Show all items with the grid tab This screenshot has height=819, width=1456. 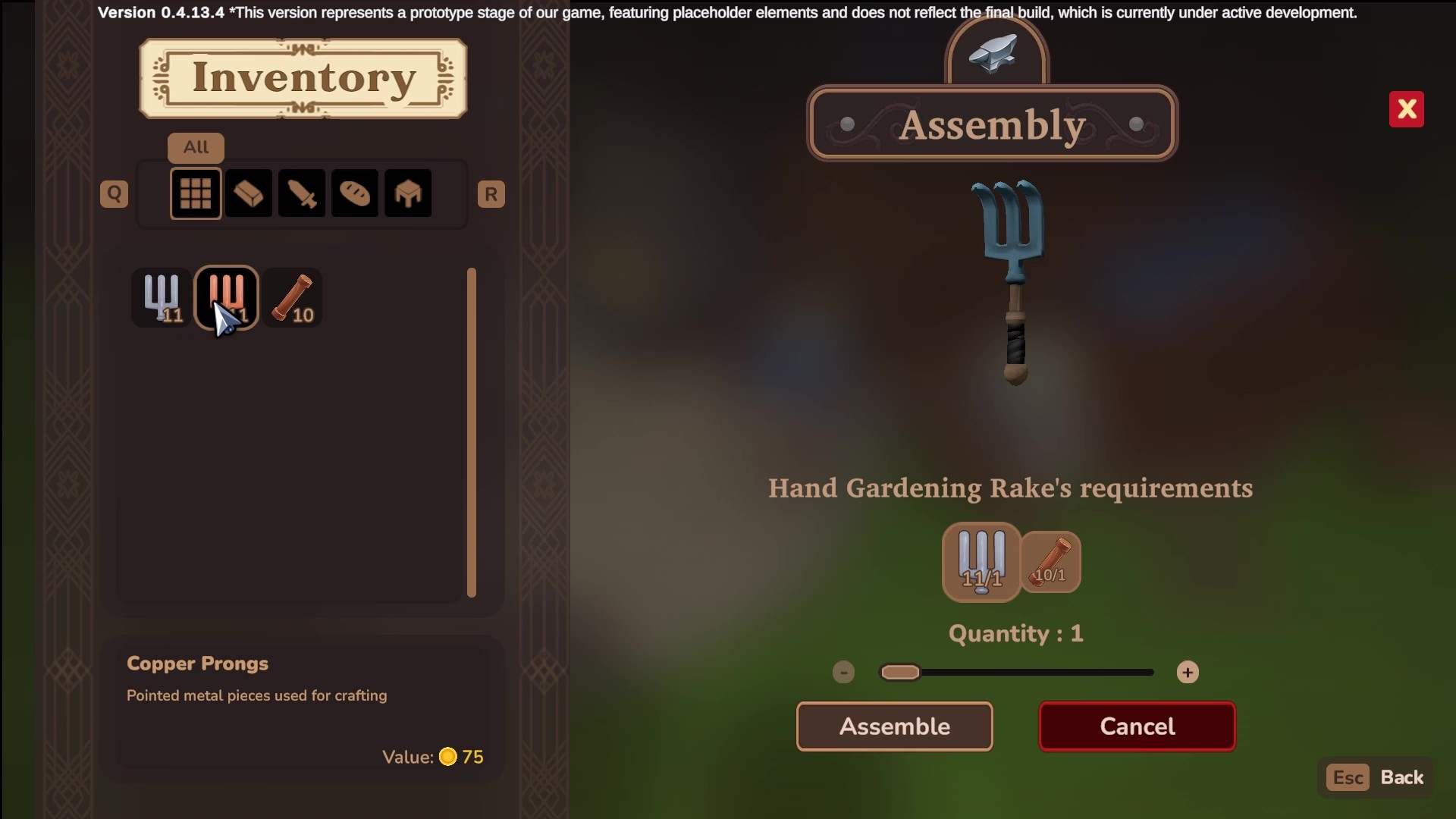(x=196, y=194)
